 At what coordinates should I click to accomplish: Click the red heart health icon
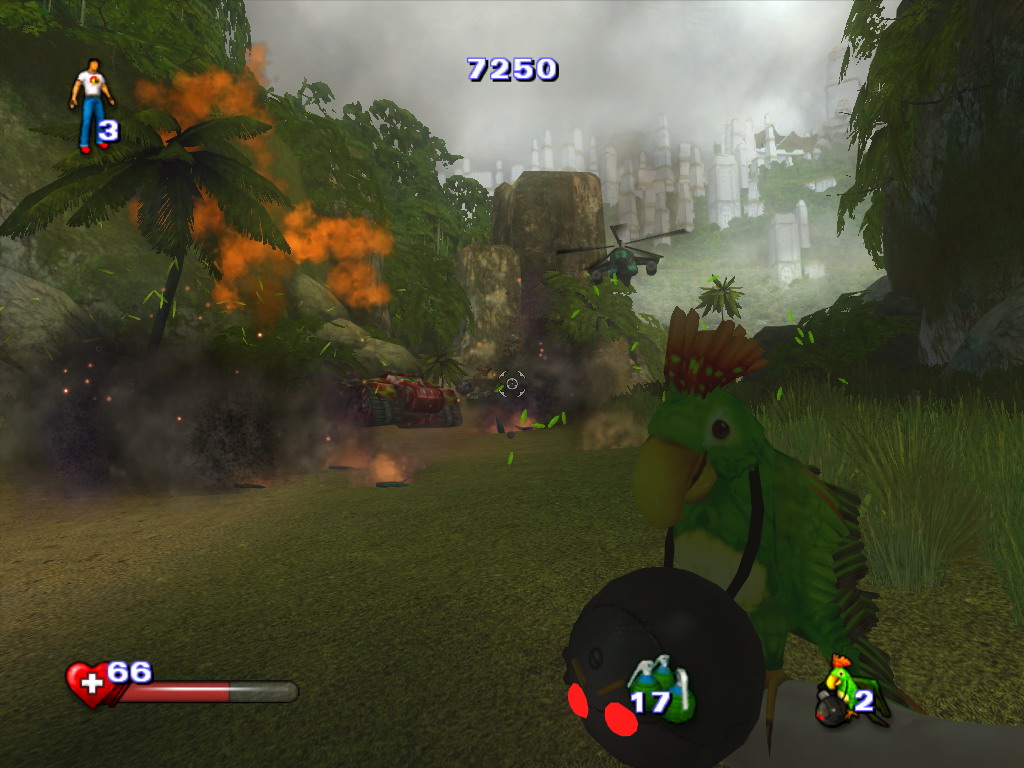88,684
